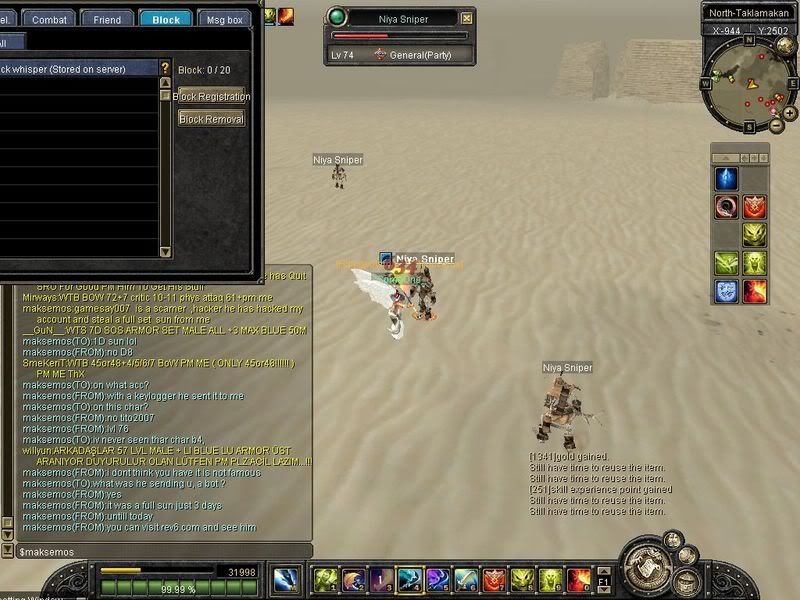Viewport: 800px width, 600px height.
Task: Activate the blue crystal buff icon
Action: click(x=725, y=179)
